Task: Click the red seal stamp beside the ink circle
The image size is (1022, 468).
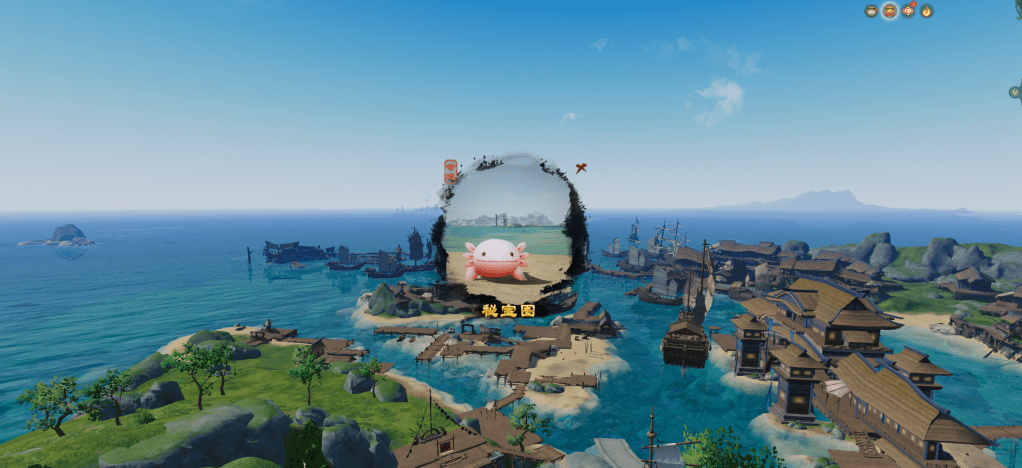Action: tap(450, 170)
